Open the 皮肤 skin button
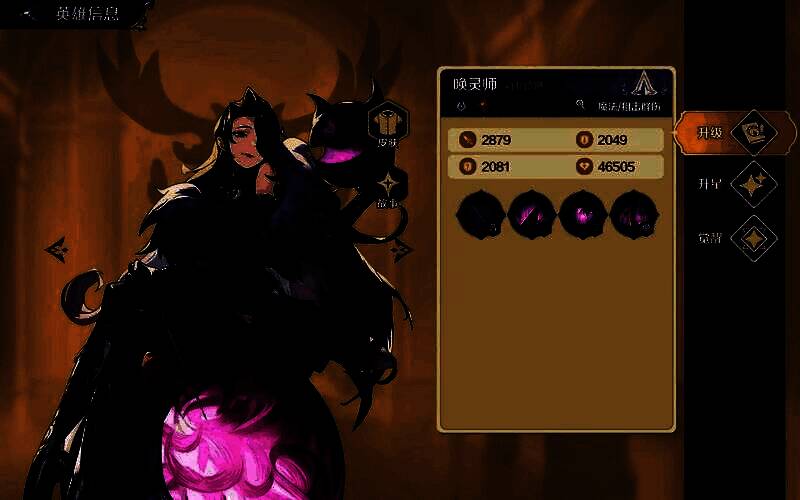 [386, 125]
